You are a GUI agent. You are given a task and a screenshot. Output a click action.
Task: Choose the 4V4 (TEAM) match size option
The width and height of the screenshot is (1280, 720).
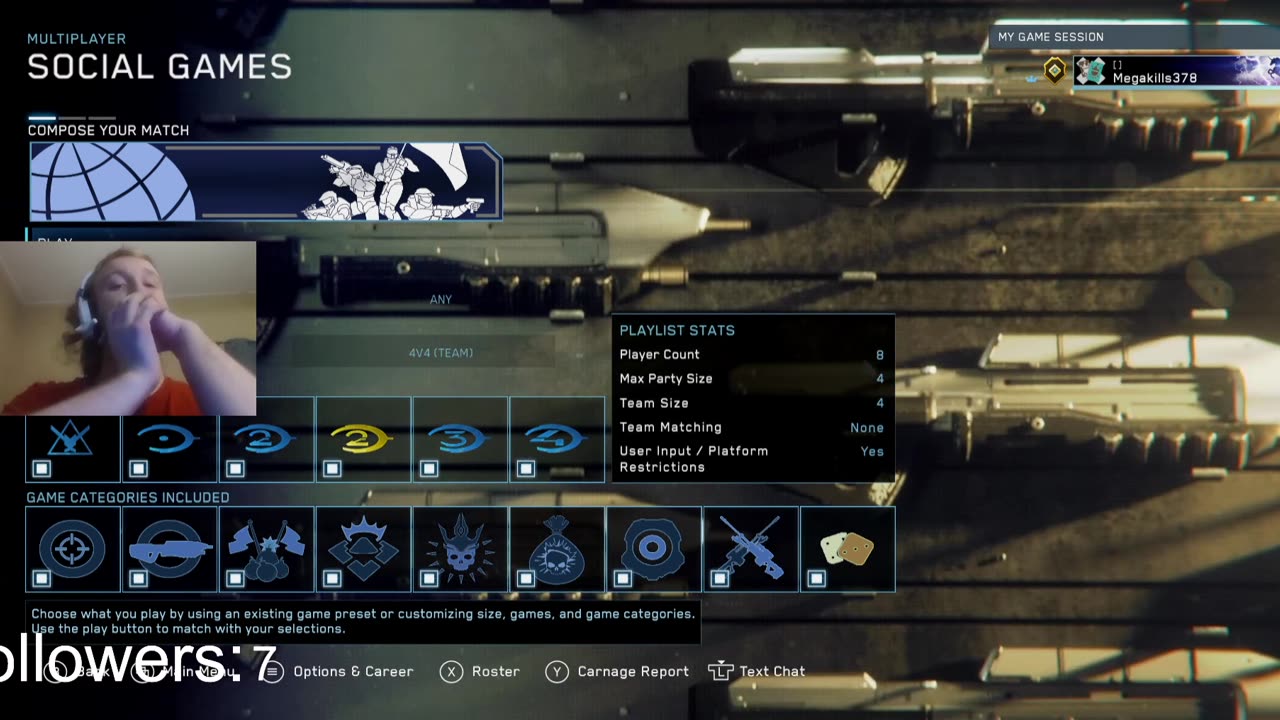point(441,353)
